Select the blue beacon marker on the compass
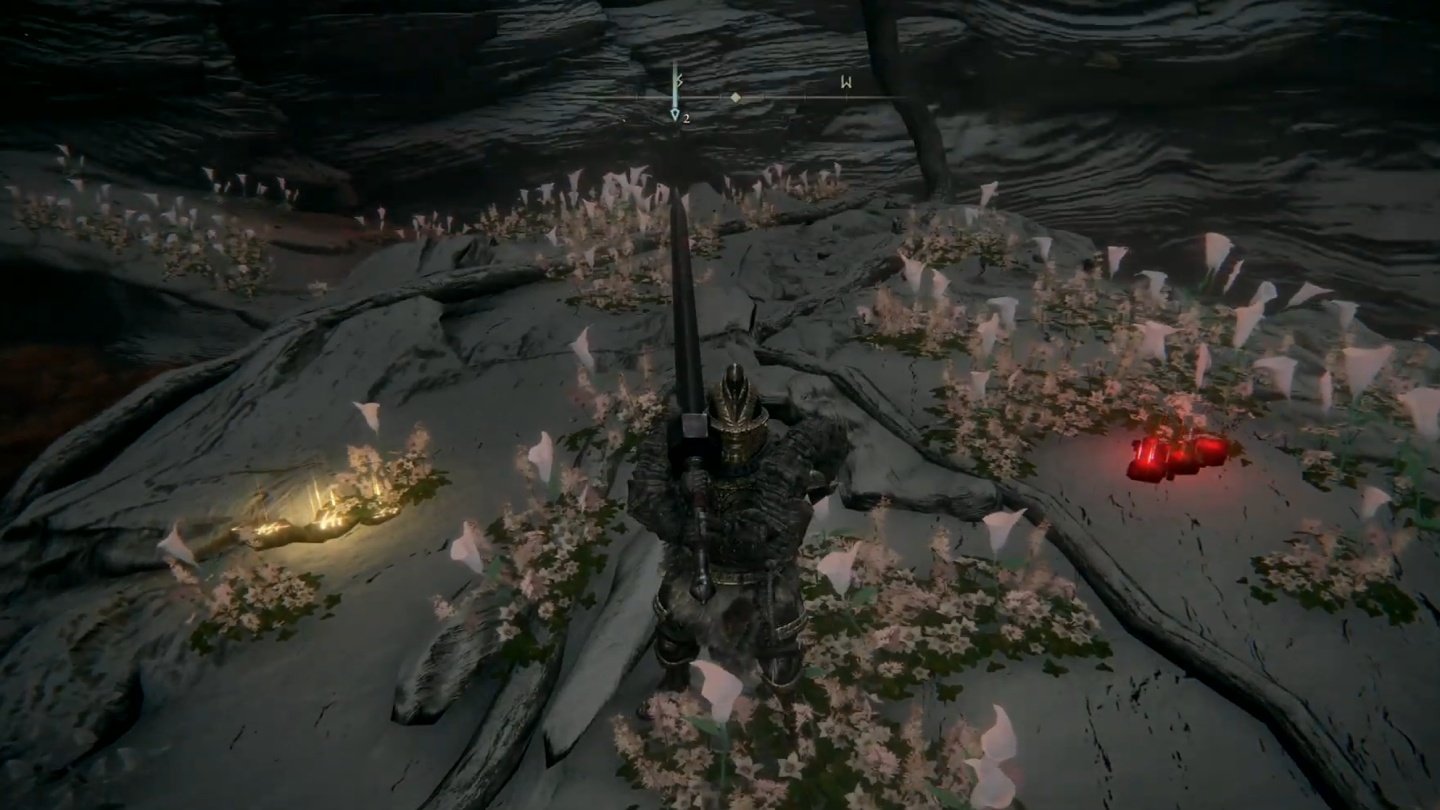Viewport: 1440px width, 810px height. pyautogui.click(x=675, y=96)
